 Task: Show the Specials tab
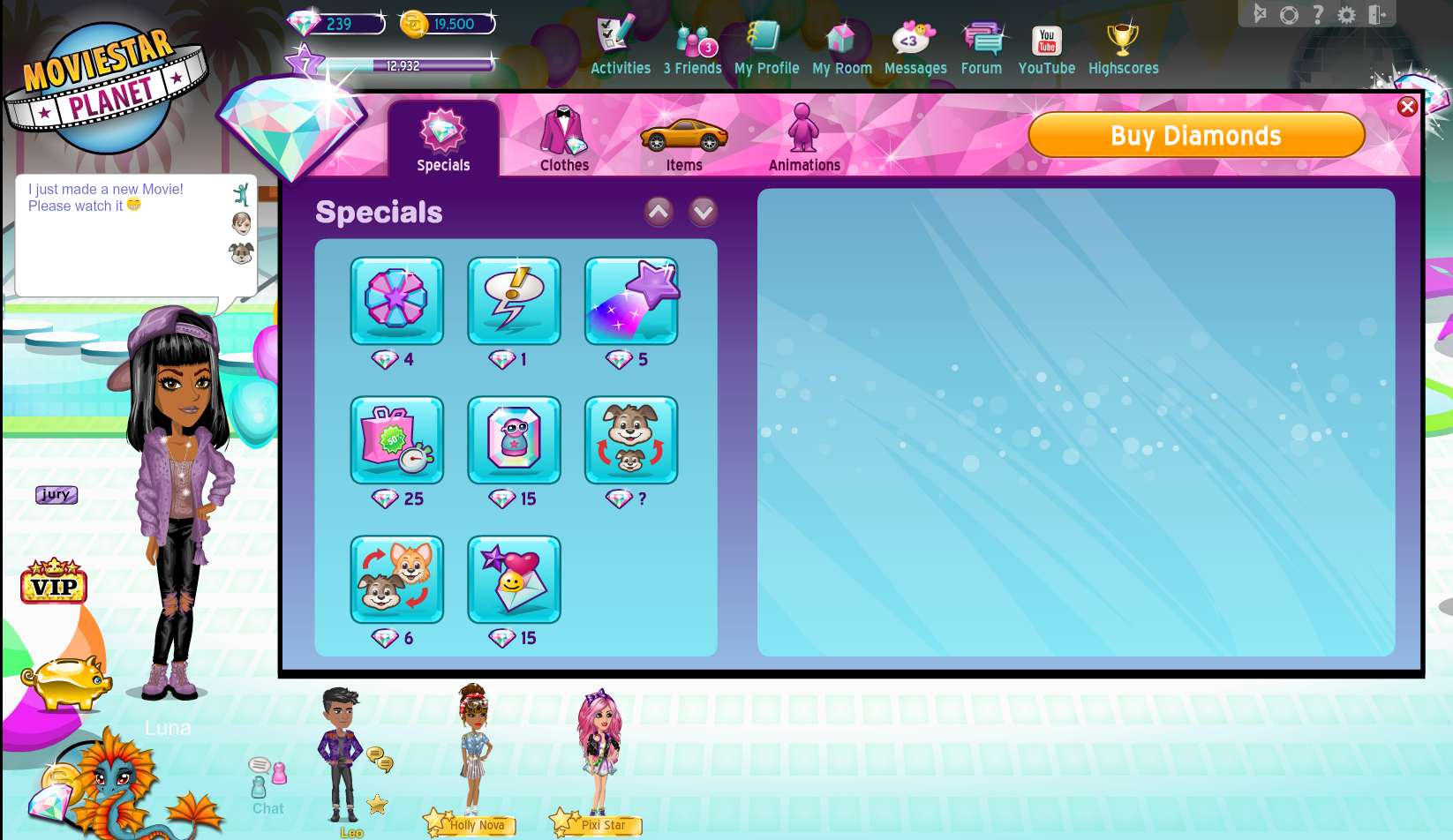443,139
